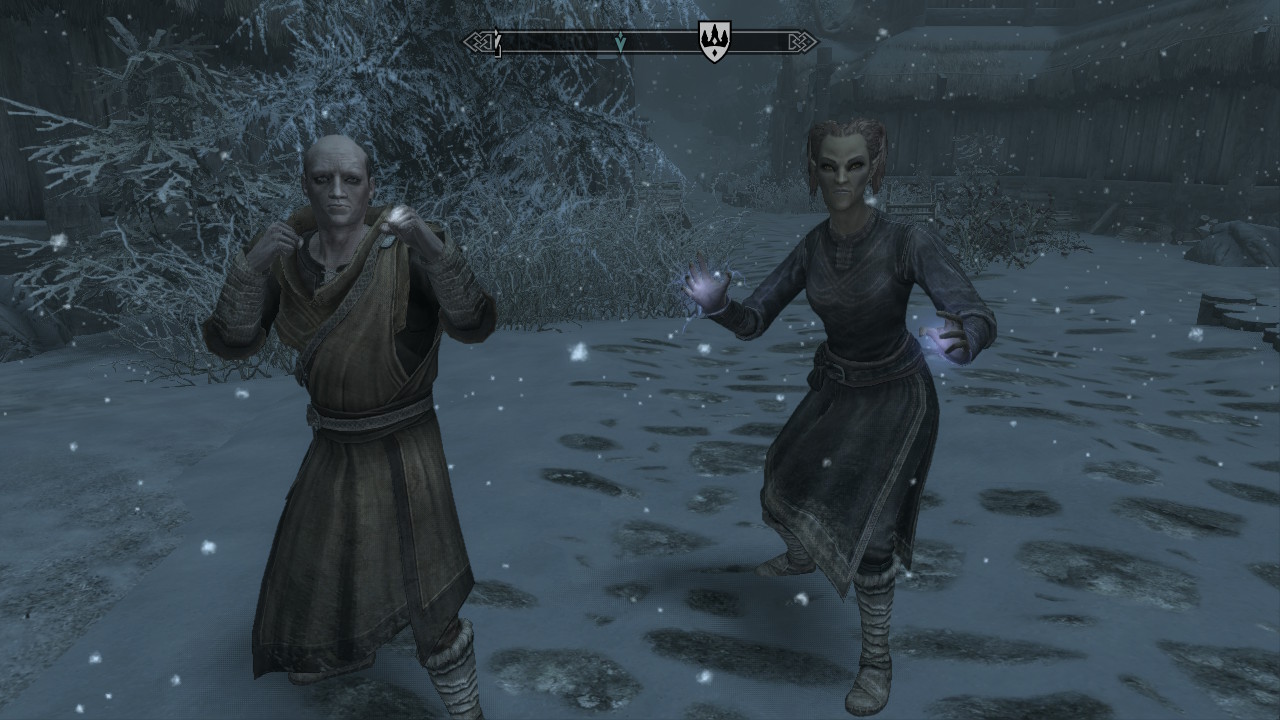Screen dimensions: 1280x720
Task: Click the crown shield marker on the compass
Action: pyautogui.click(x=713, y=43)
